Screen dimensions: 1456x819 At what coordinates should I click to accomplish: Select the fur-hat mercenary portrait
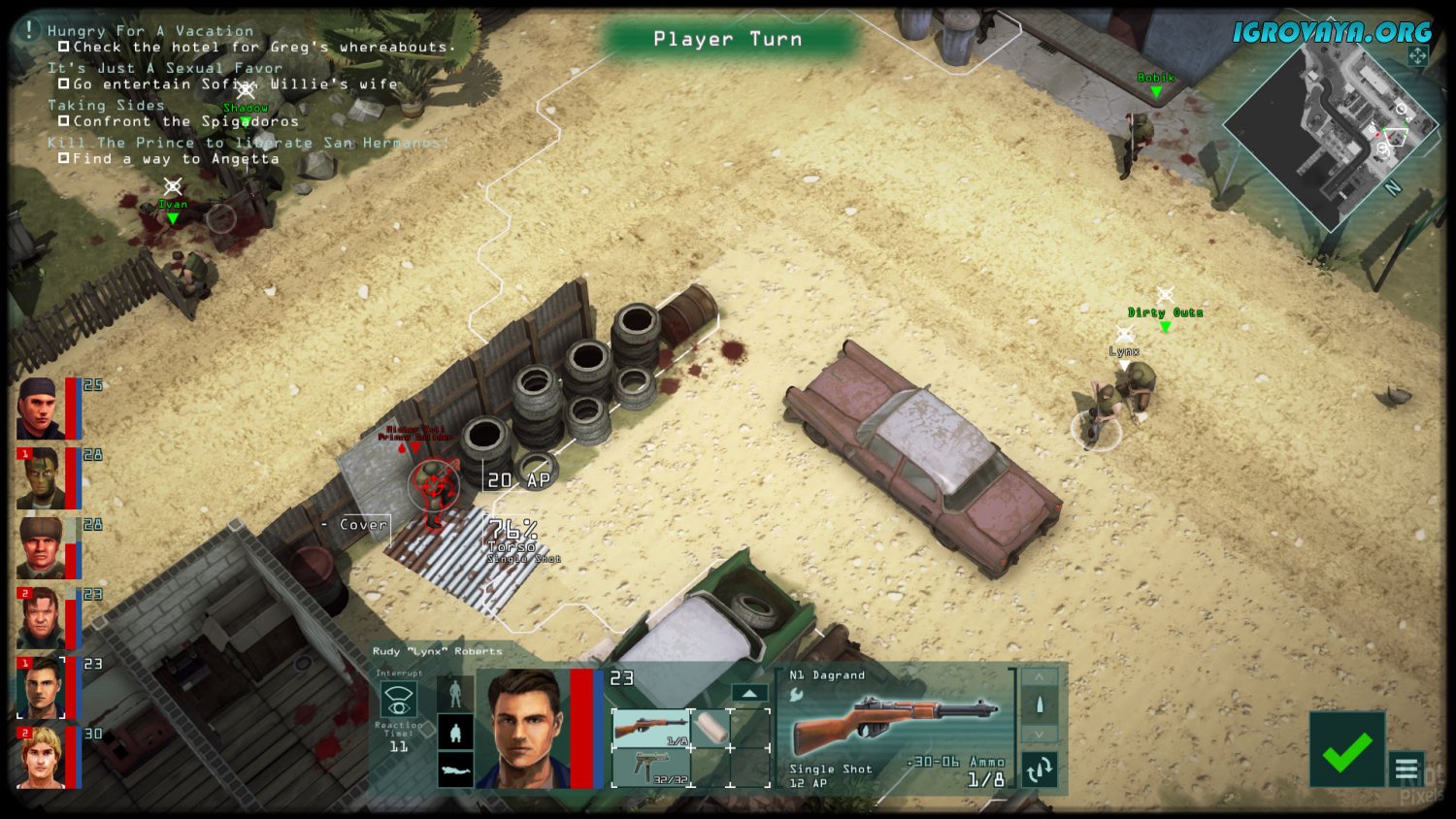pyautogui.click(x=41, y=548)
